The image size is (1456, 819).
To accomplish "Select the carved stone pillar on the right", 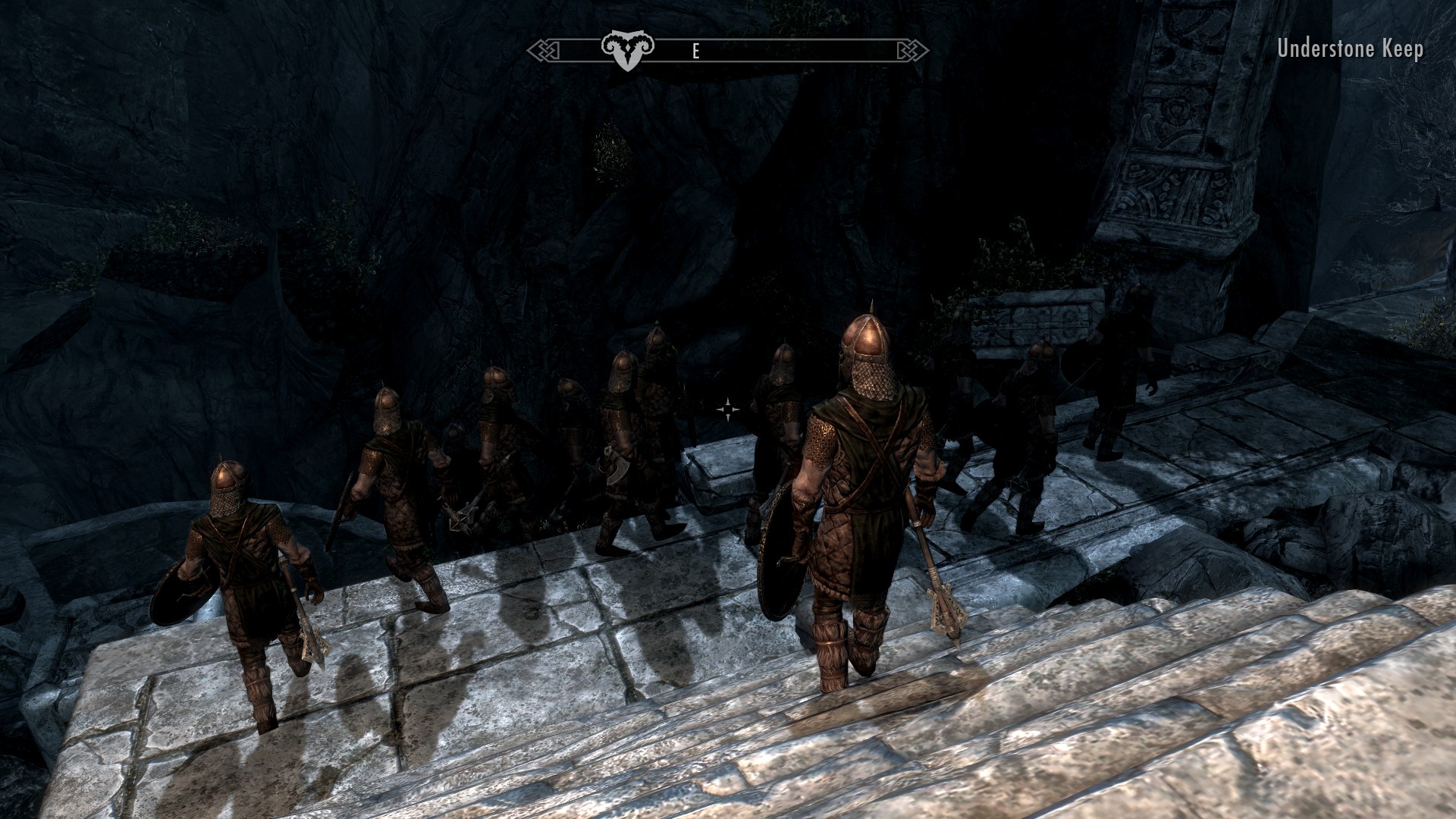I will click(x=1183, y=136).
